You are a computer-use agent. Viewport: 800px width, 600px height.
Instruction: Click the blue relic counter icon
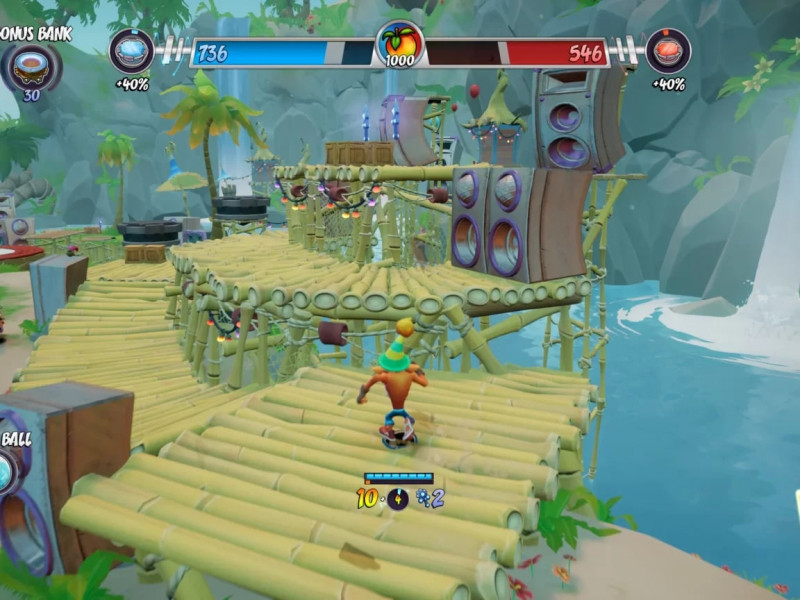[x=424, y=499]
